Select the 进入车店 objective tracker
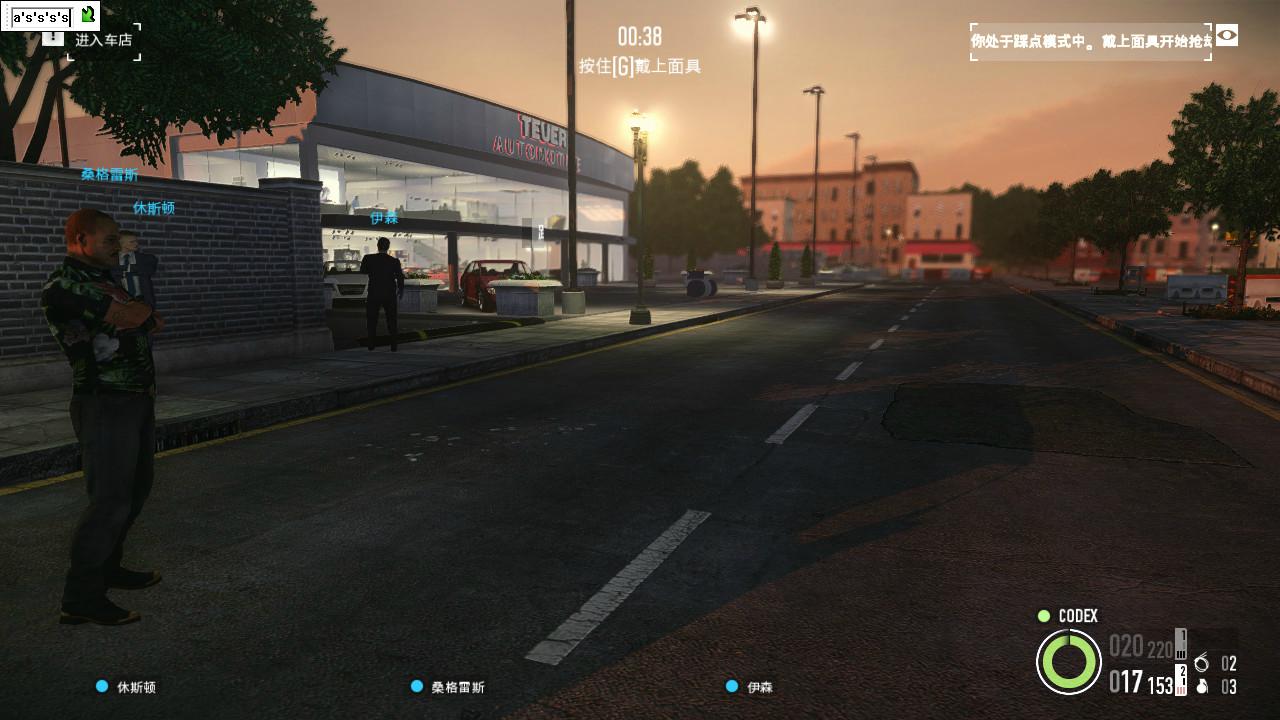This screenshot has height=720, width=1280. tap(103, 40)
